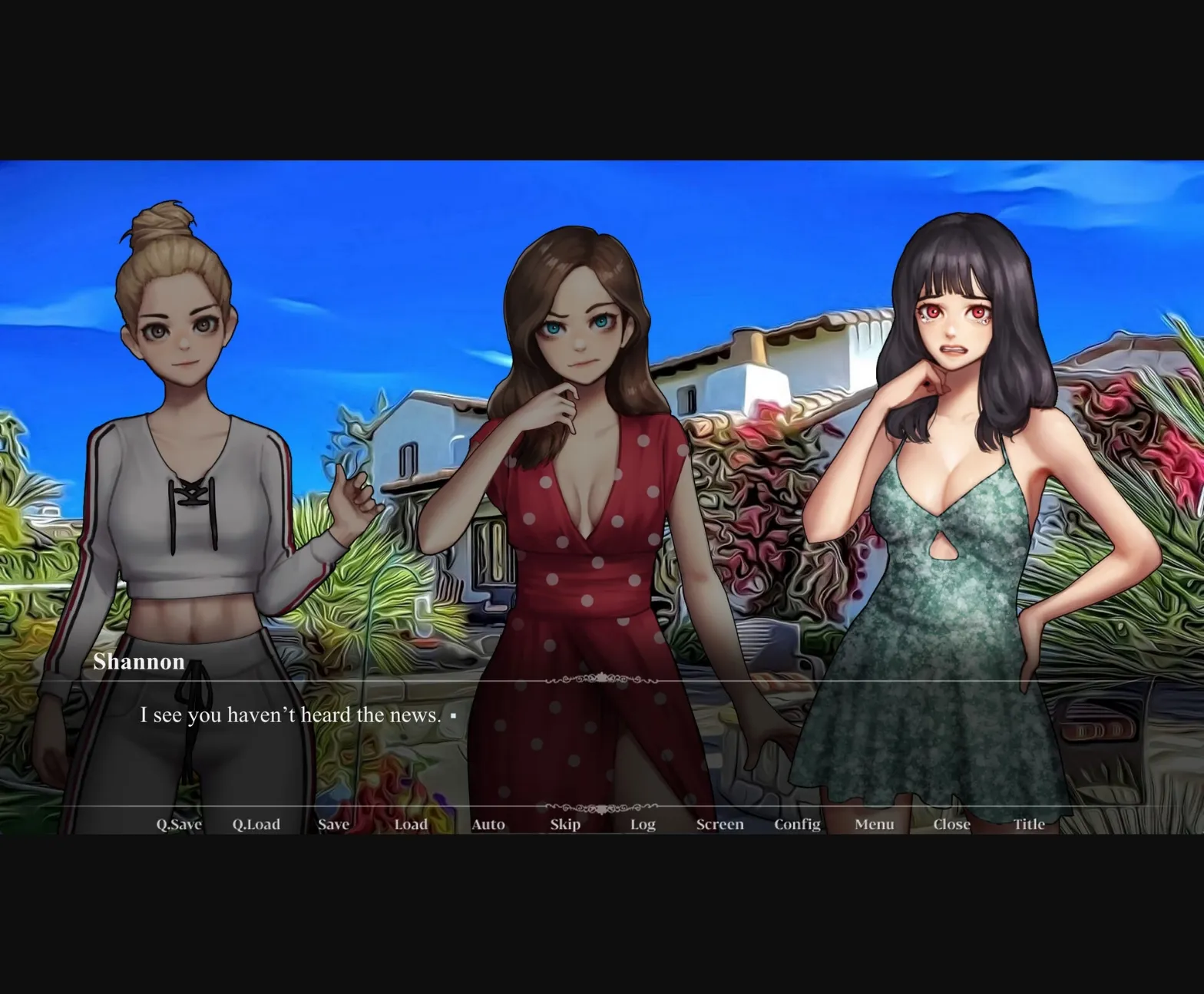Open the game Menu
The width and height of the screenshot is (1204, 994).
[874, 824]
